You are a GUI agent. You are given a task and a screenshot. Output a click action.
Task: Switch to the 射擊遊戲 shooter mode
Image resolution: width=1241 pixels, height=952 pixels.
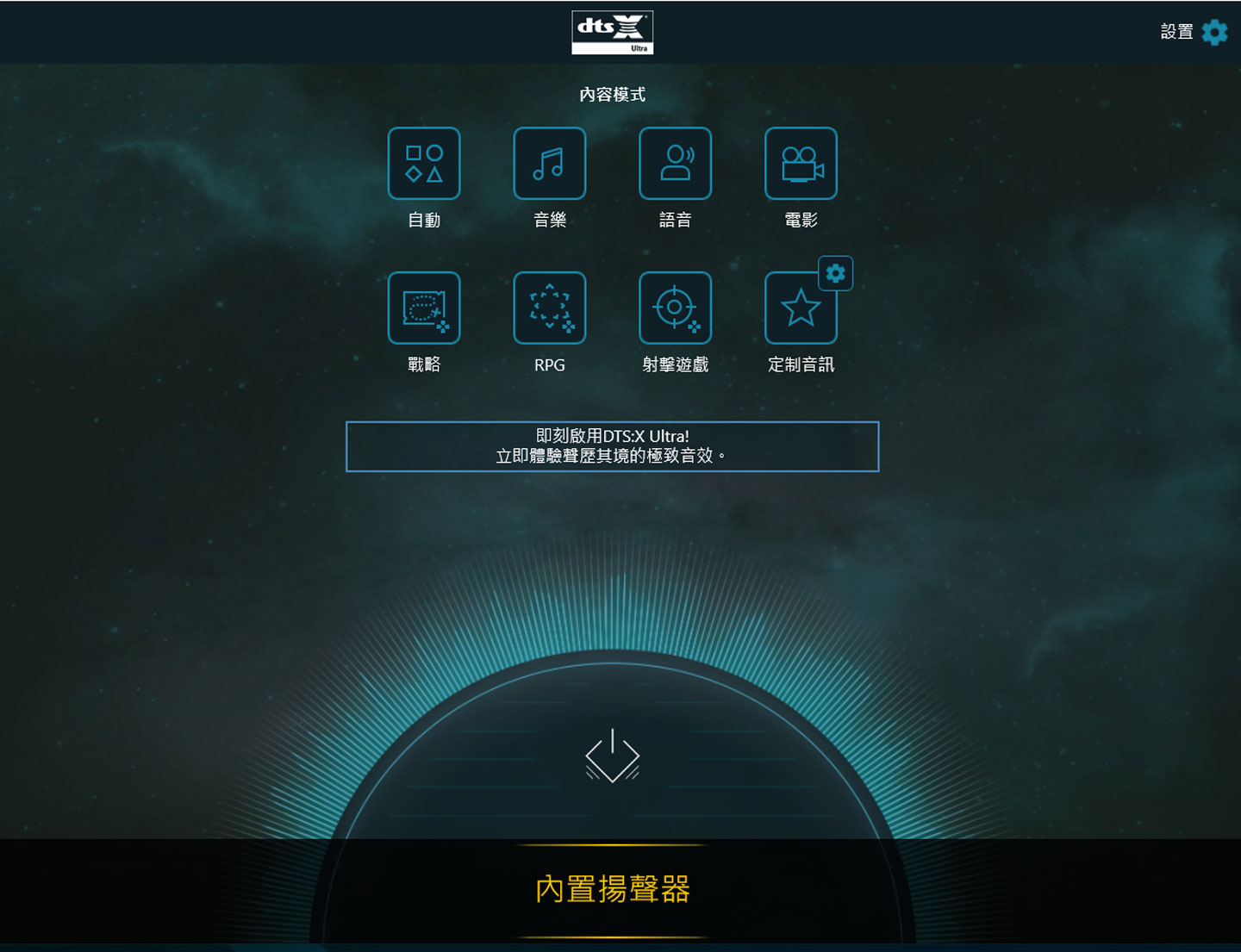[675, 308]
